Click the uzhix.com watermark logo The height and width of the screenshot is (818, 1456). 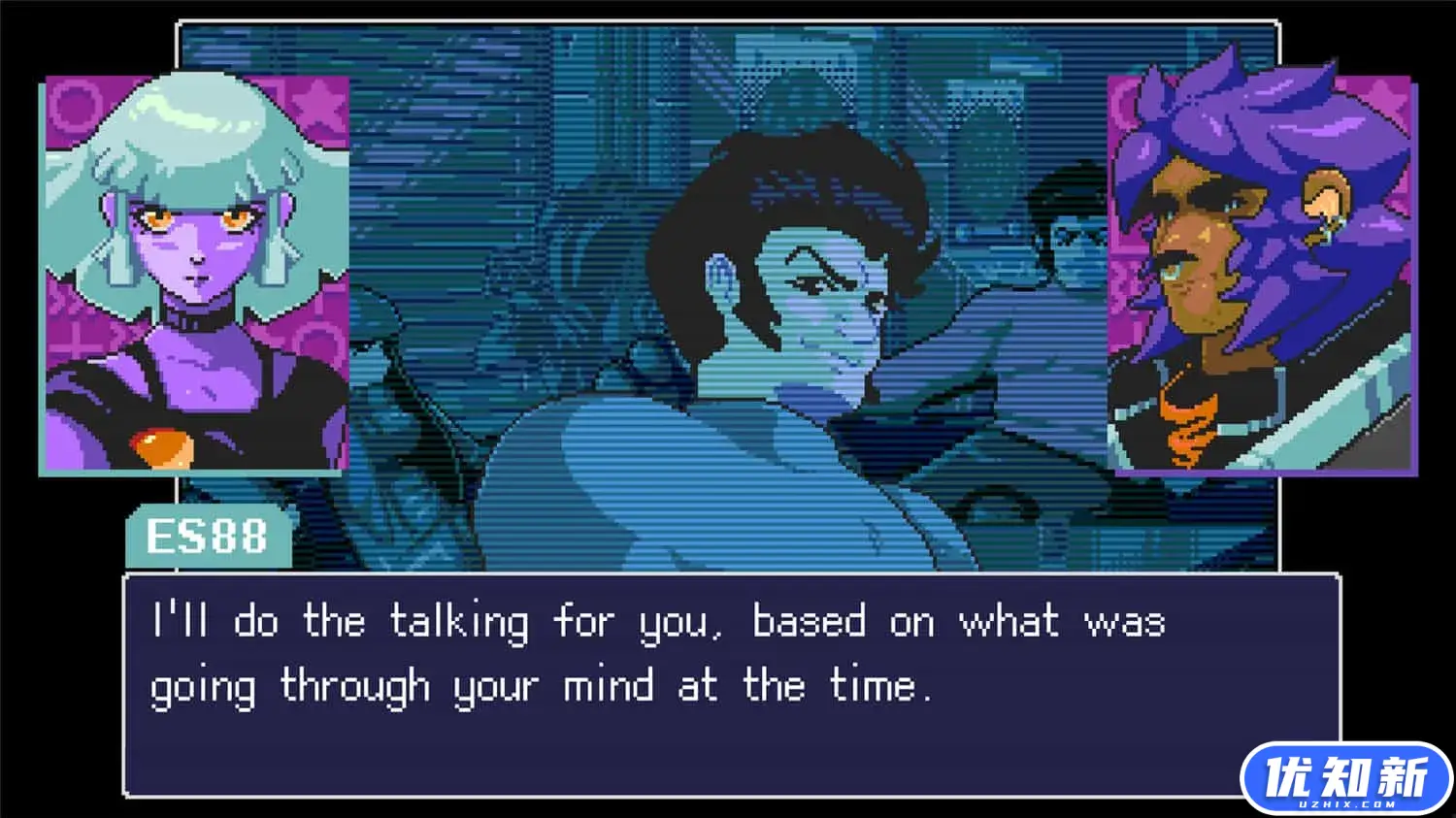(x=1345, y=779)
